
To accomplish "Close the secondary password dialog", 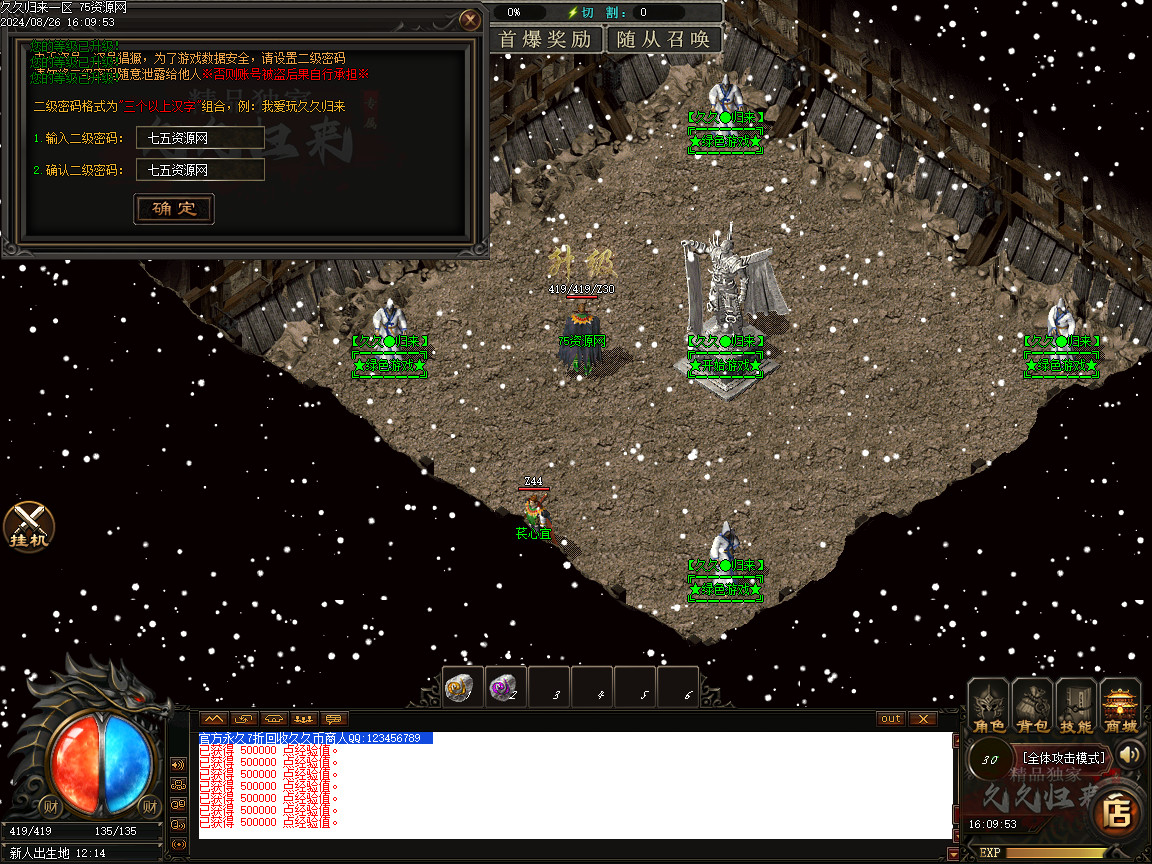I will pyautogui.click(x=469, y=19).
